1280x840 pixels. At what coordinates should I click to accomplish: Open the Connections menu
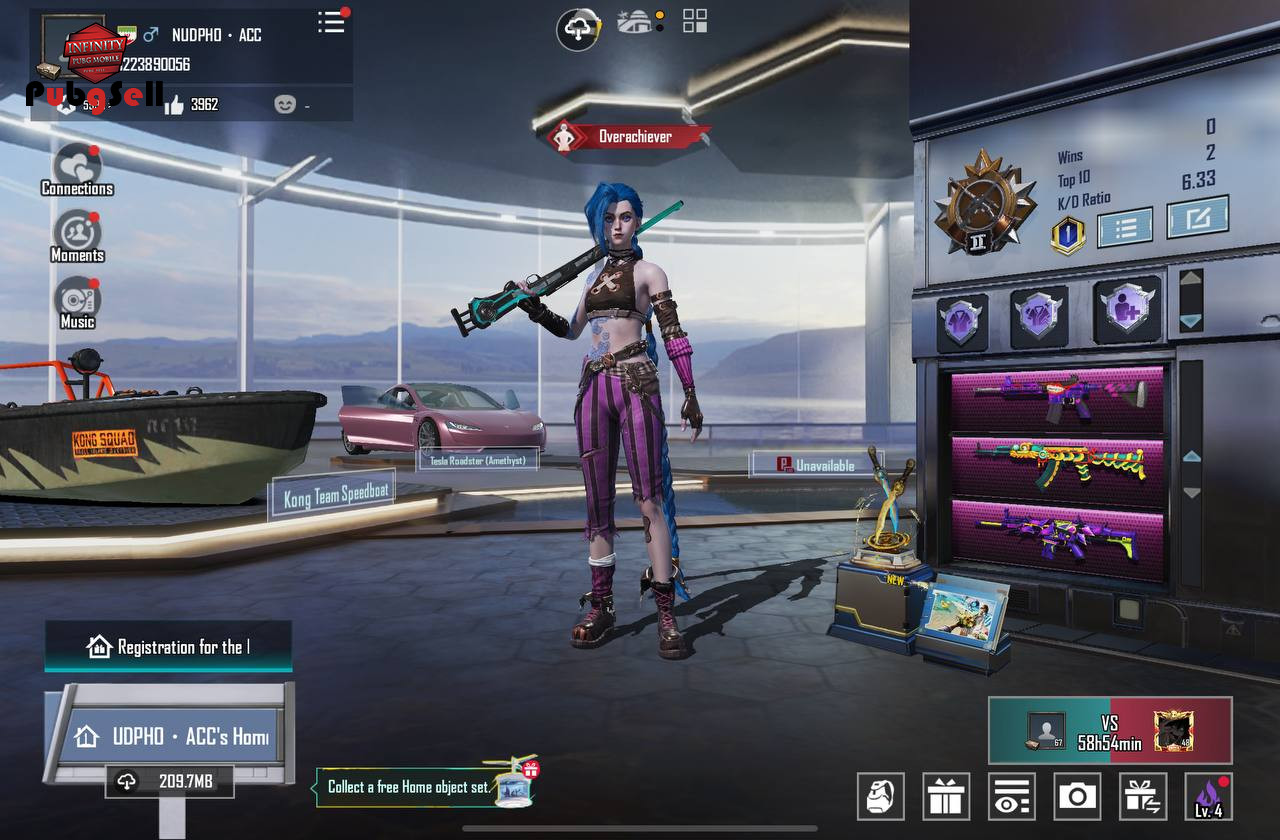(77, 169)
